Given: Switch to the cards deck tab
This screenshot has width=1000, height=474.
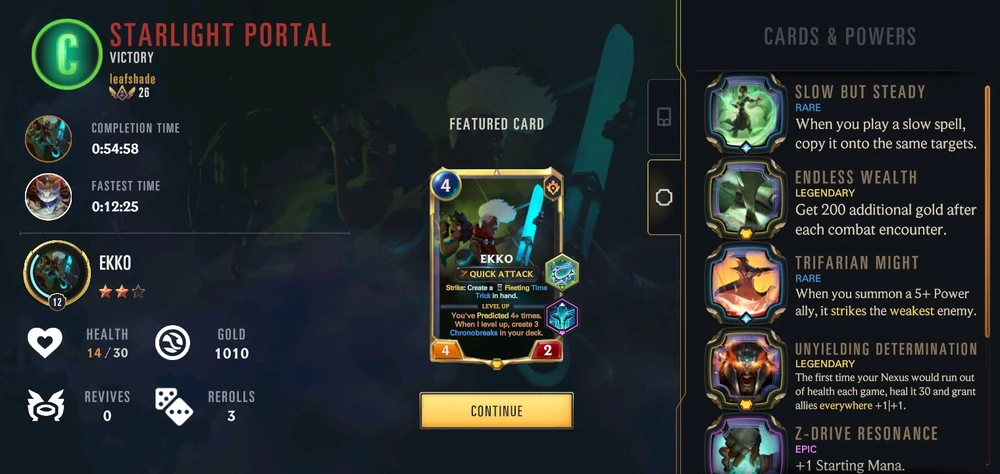Looking at the screenshot, I should coord(663,117).
